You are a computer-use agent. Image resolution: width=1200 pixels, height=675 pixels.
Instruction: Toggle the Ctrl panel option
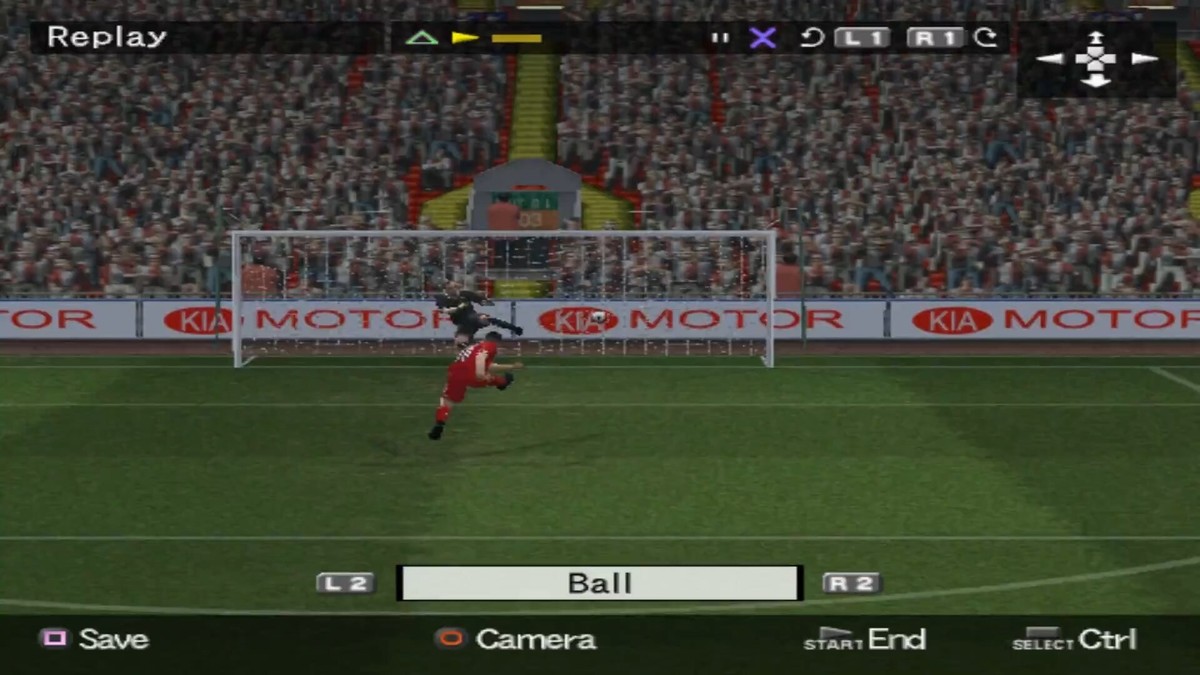(x=1075, y=639)
